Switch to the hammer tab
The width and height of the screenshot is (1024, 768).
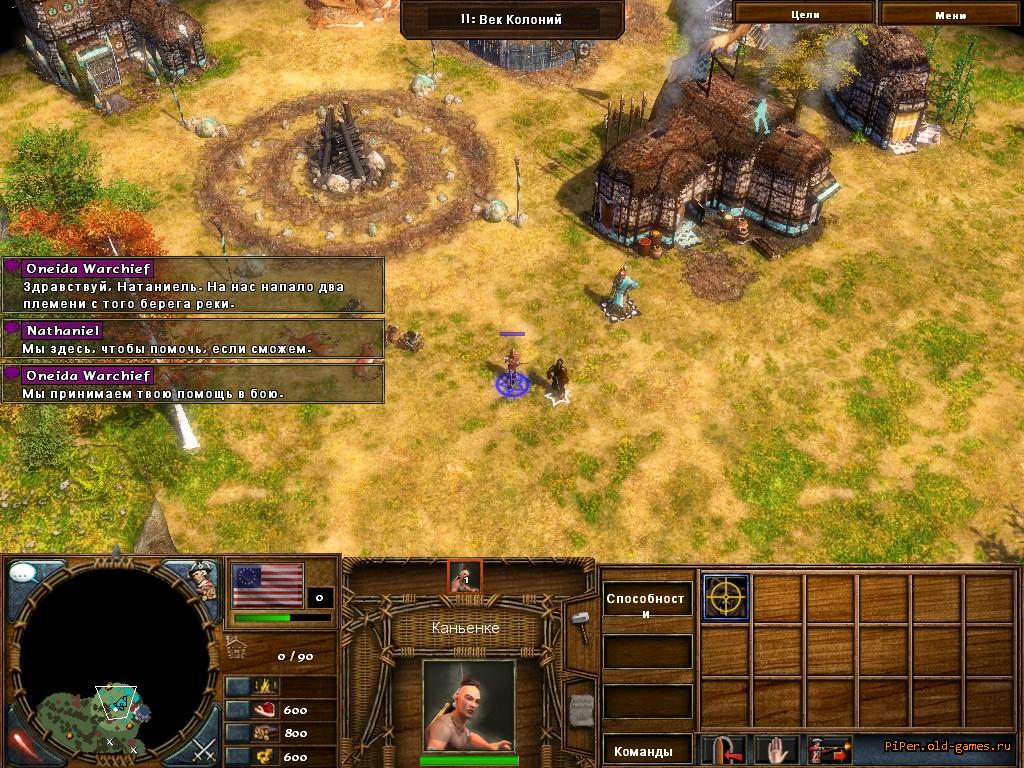pyautogui.click(x=581, y=622)
